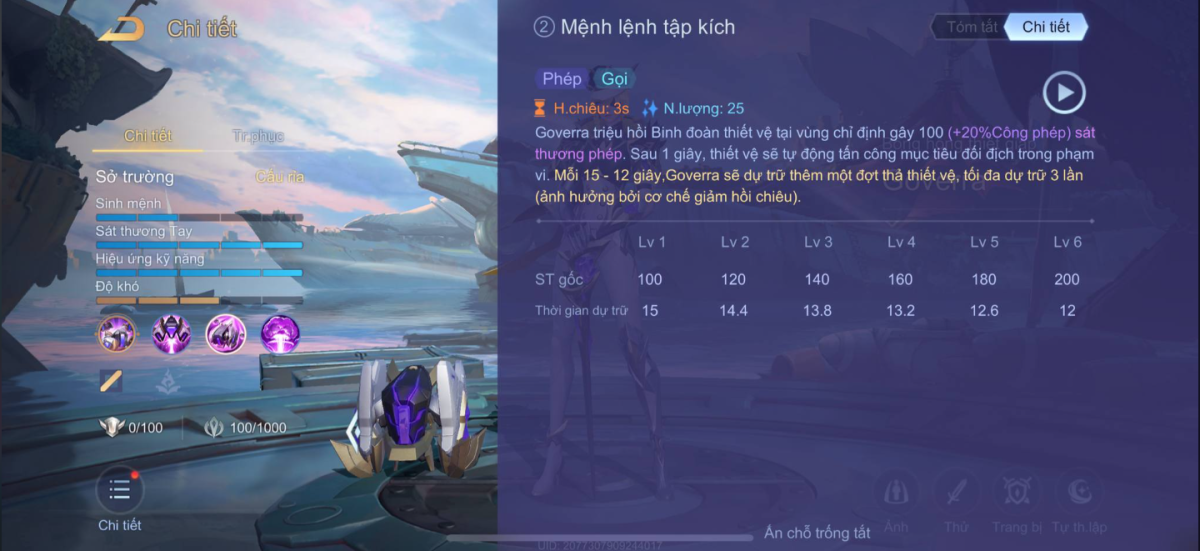This screenshot has width=1200, height=551.
Task: Play the Mệnh lệnh tập kích skill preview
Action: point(1064,93)
